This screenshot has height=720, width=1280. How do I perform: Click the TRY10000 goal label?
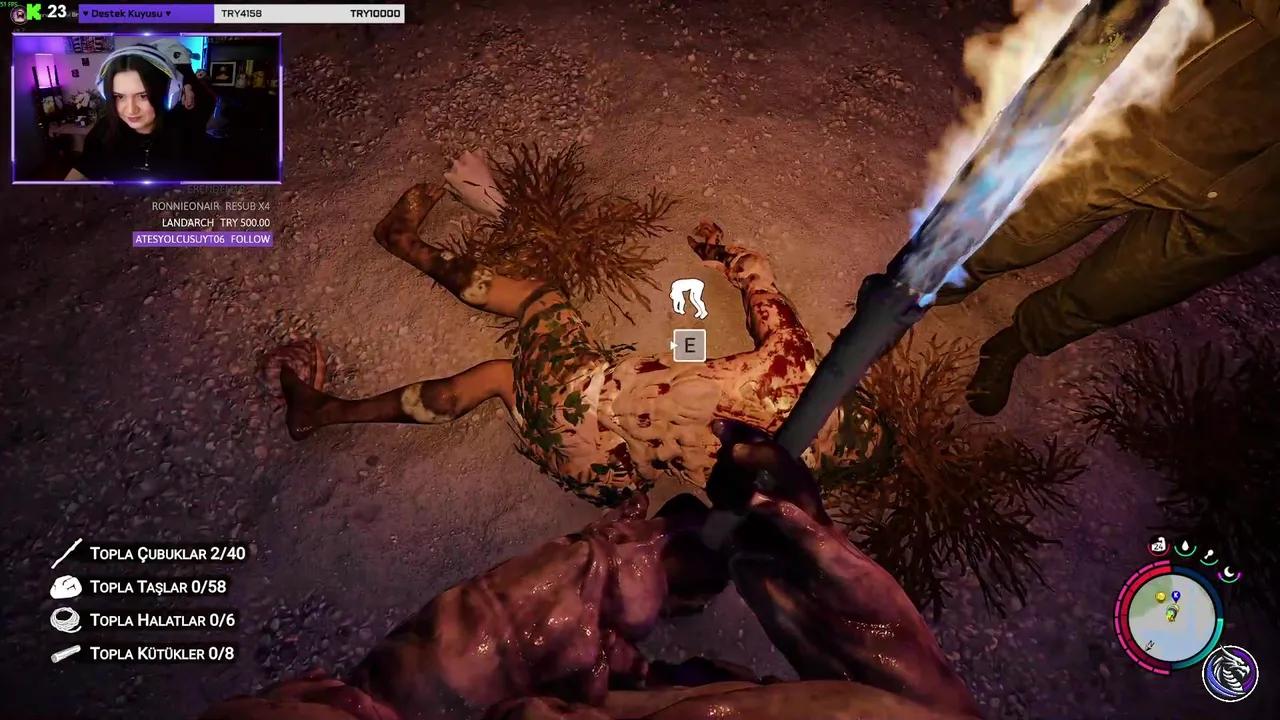[375, 13]
